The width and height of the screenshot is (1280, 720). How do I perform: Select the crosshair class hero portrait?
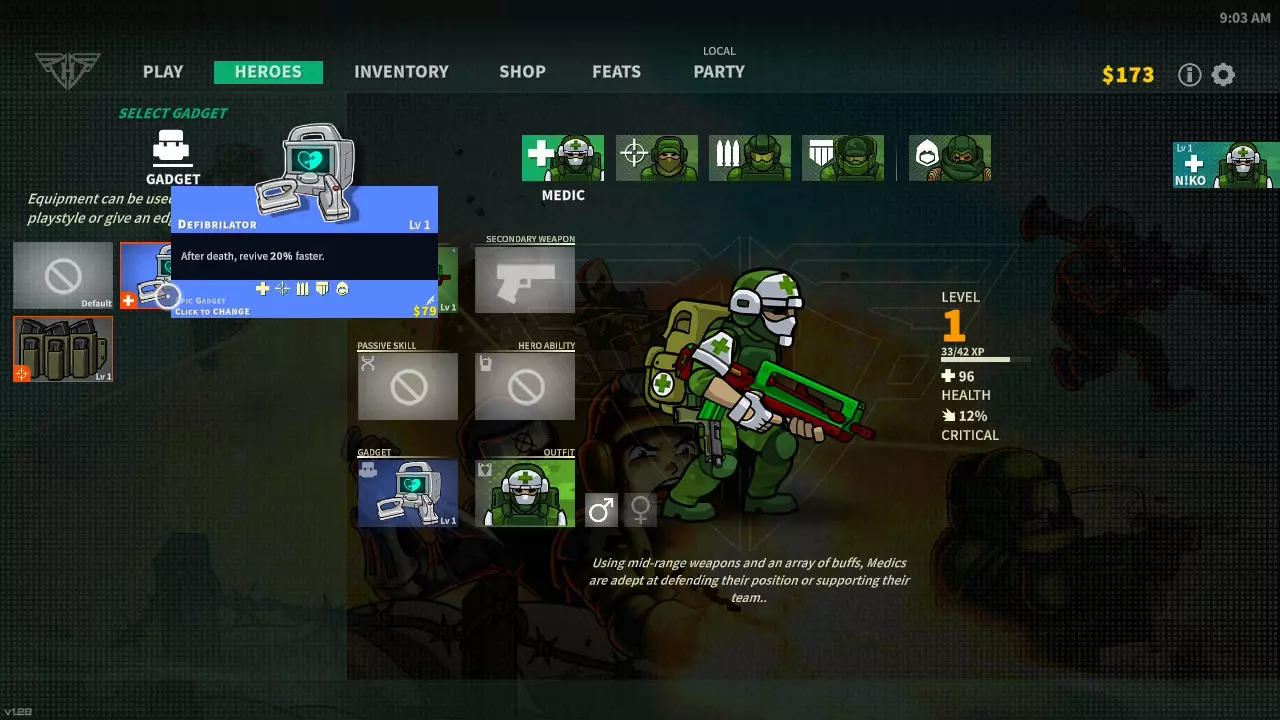tap(657, 158)
